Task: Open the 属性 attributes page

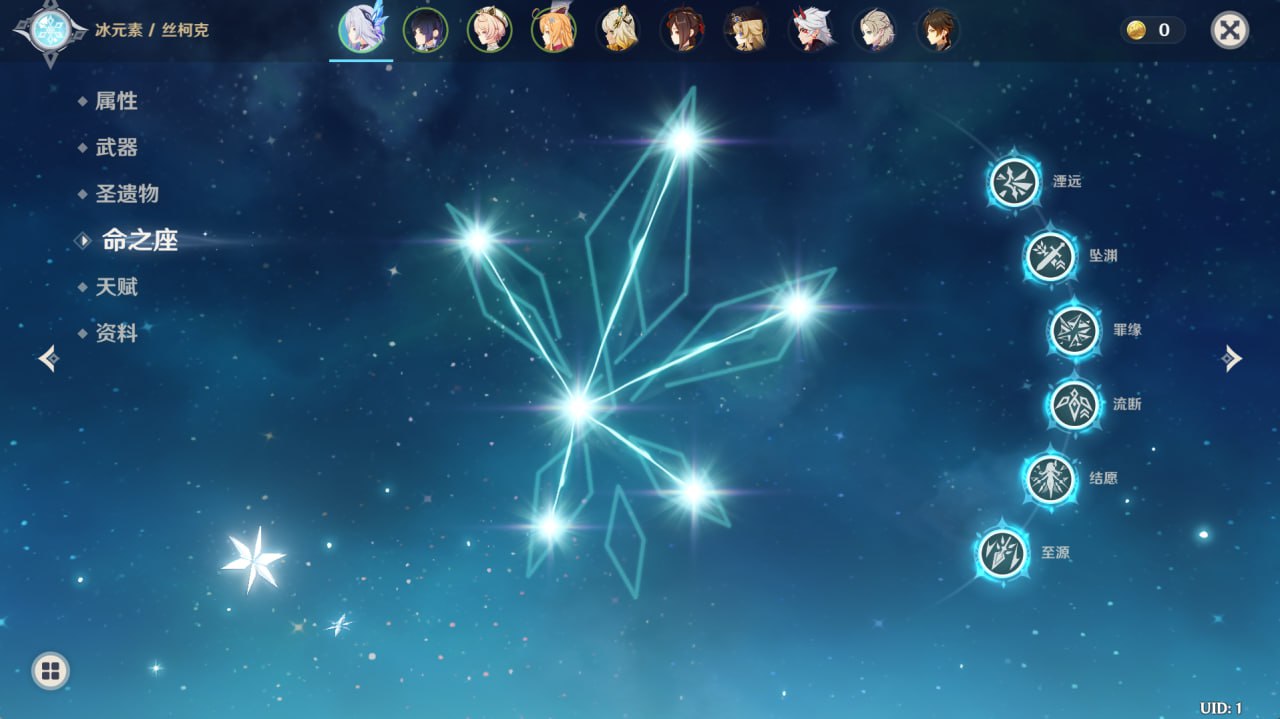Action: pyautogui.click(x=116, y=101)
